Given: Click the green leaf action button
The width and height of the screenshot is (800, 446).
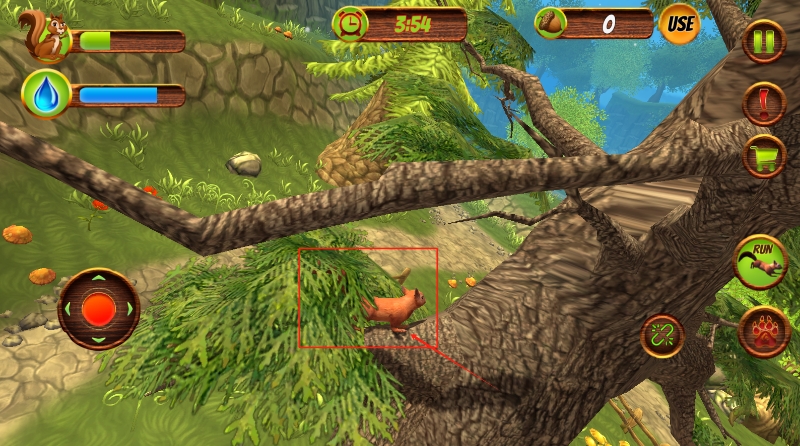Looking at the screenshot, I should click(x=662, y=336).
